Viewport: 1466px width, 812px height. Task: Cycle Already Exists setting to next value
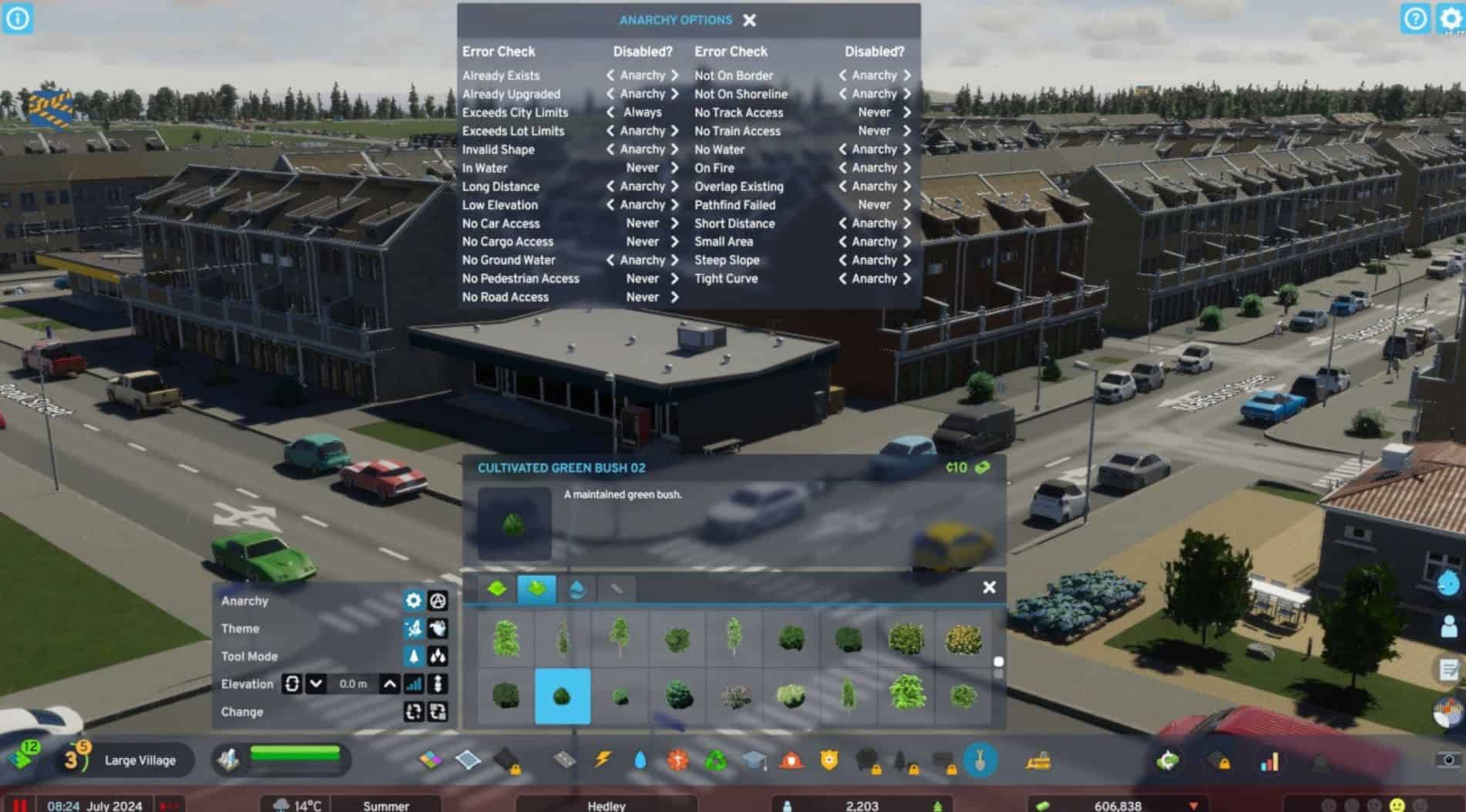[674, 75]
